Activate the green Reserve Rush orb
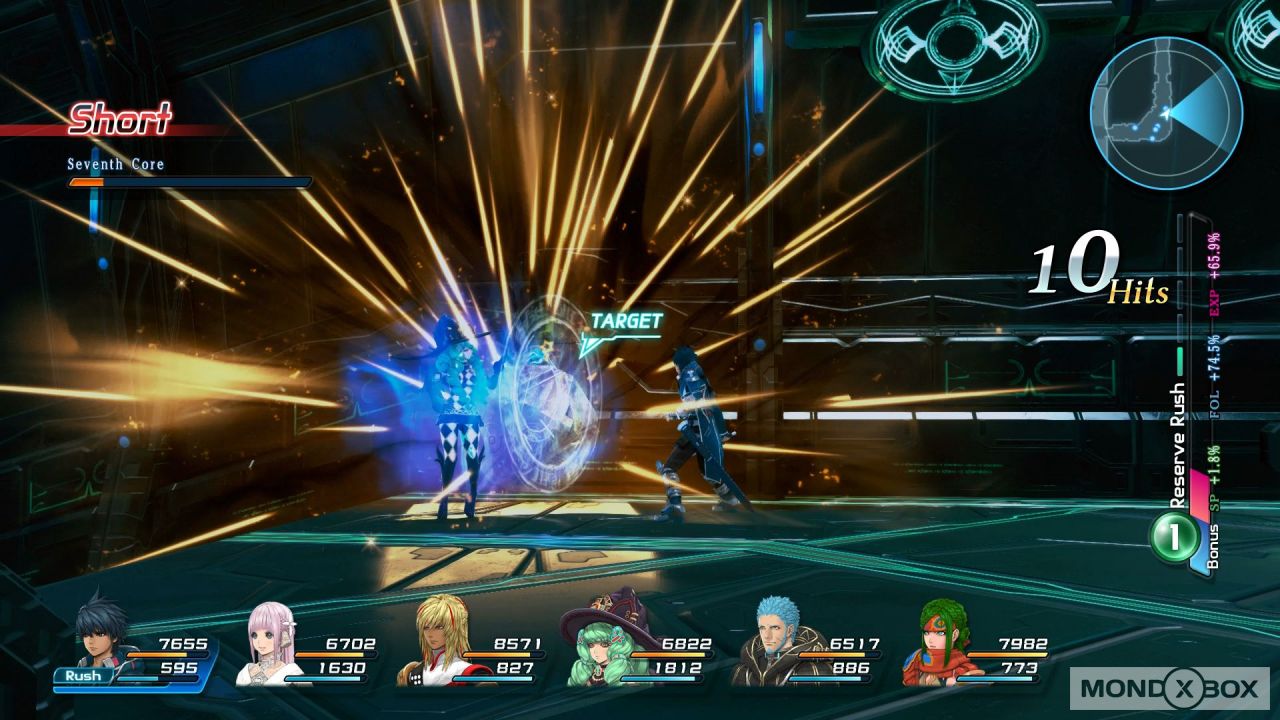This screenshot has width=1280, height=720. click(1175, 537)
